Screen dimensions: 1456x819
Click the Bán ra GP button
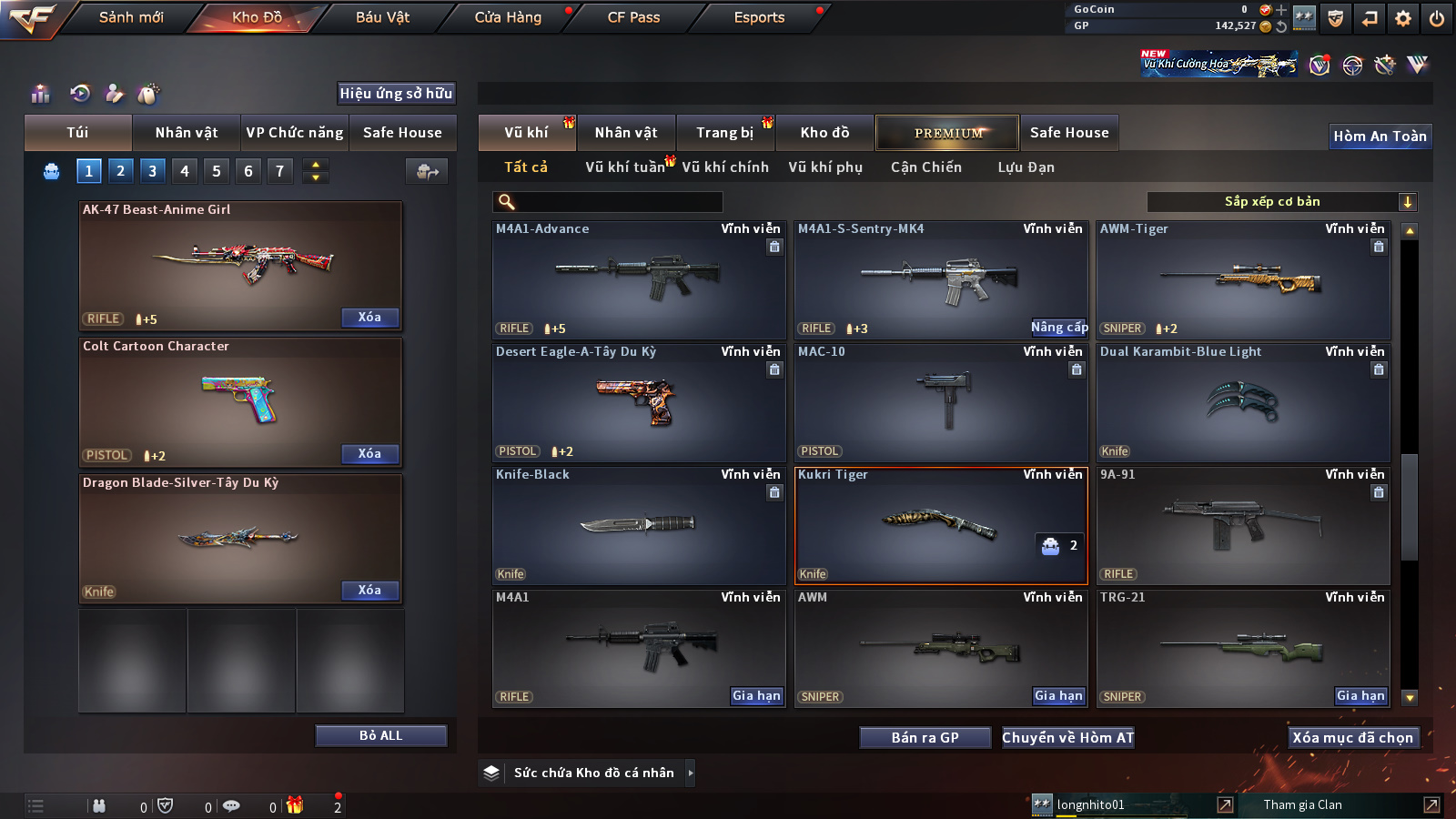tap(925, 738)
